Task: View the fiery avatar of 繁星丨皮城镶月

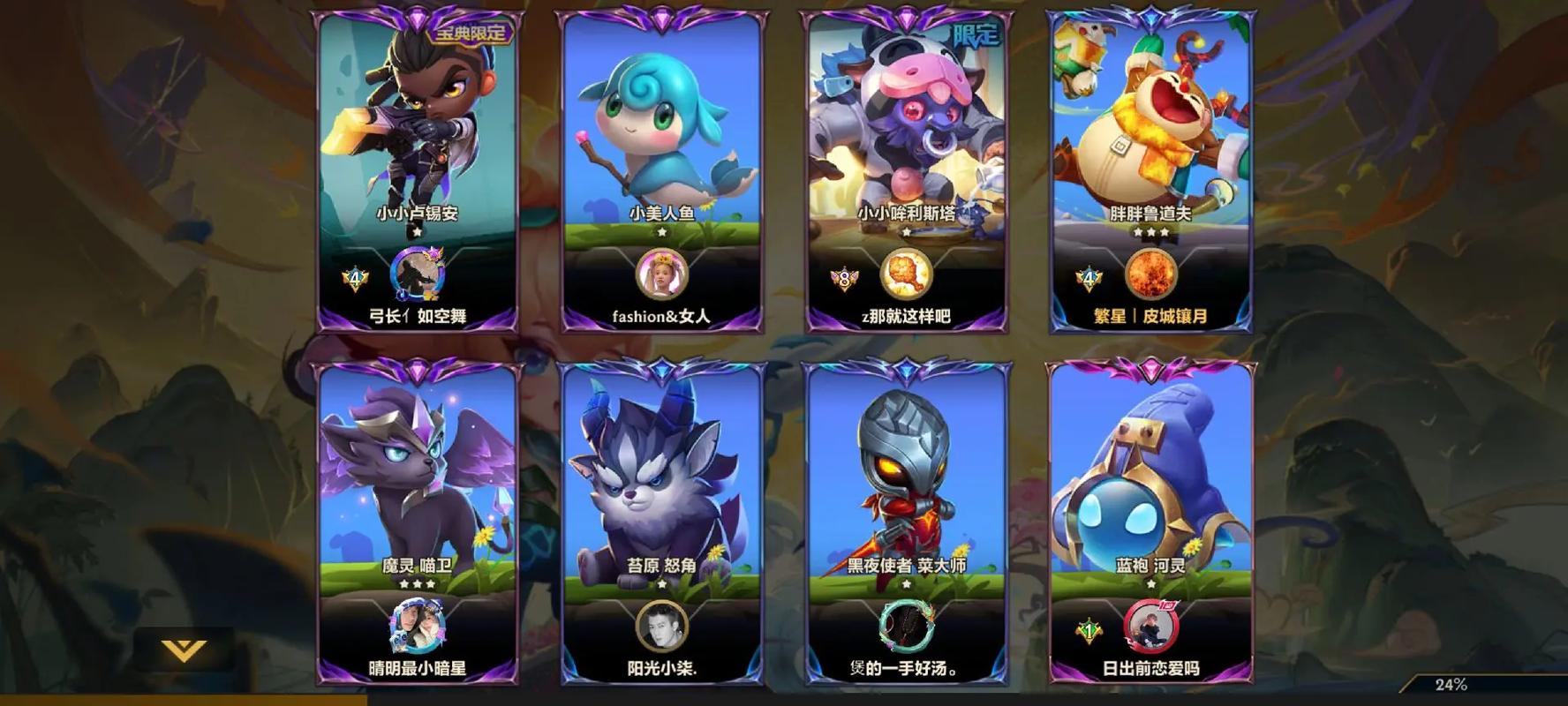Action: pos(1152,274)
